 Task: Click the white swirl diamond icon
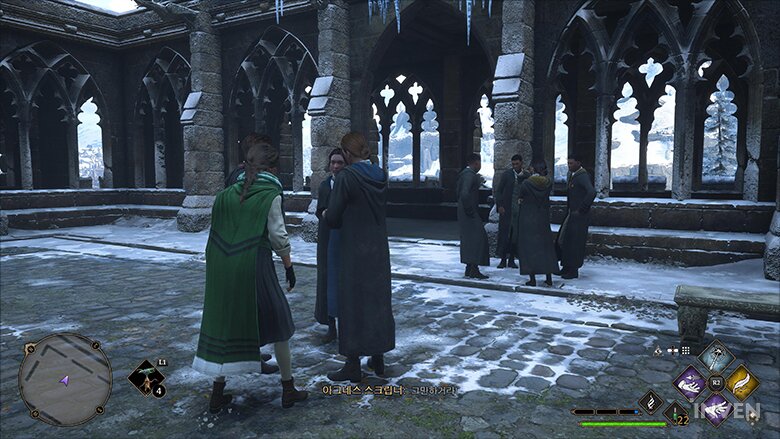click(x=650, y=402)
